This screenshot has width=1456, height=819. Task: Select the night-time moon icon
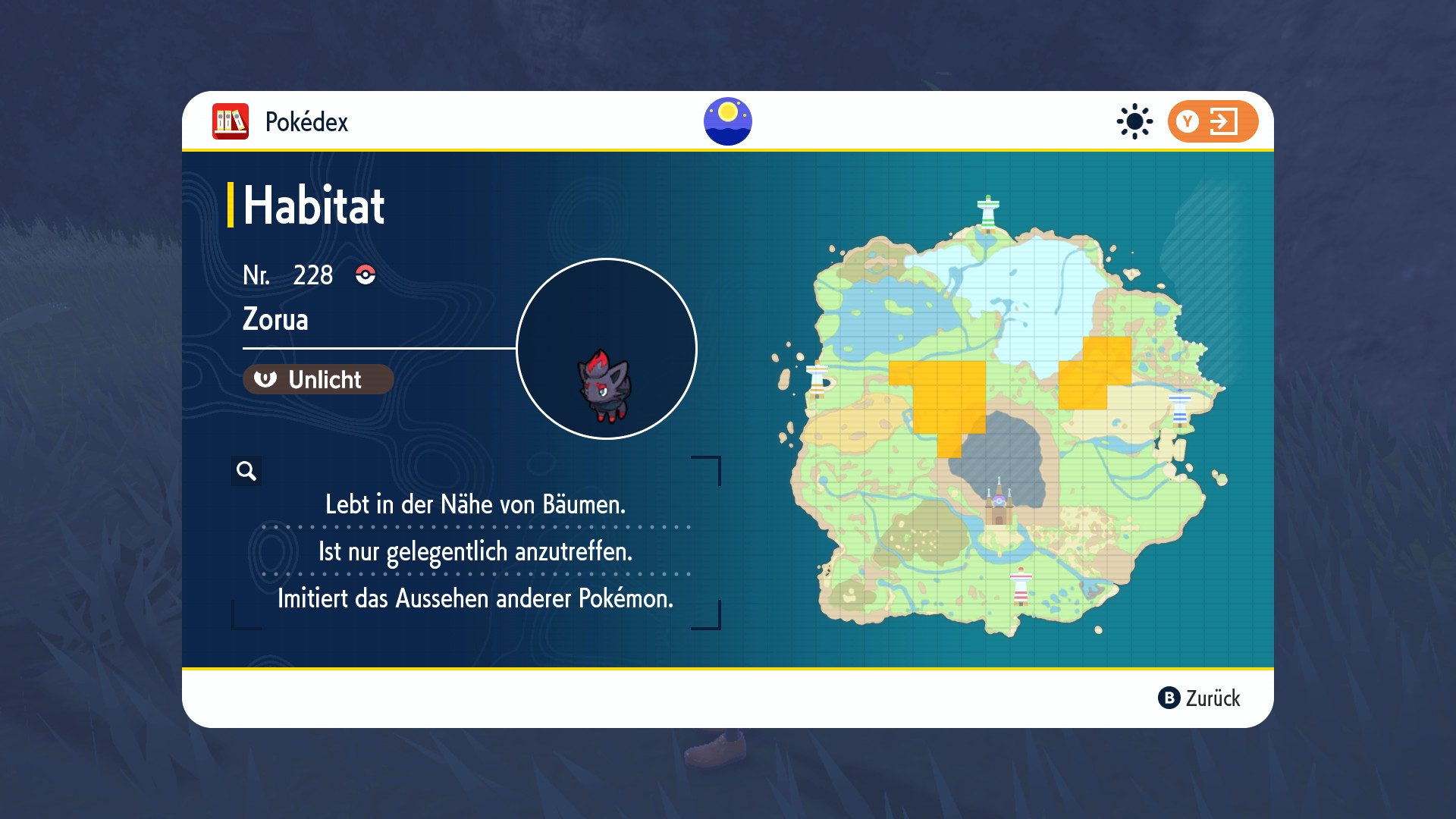click(727, 121)
